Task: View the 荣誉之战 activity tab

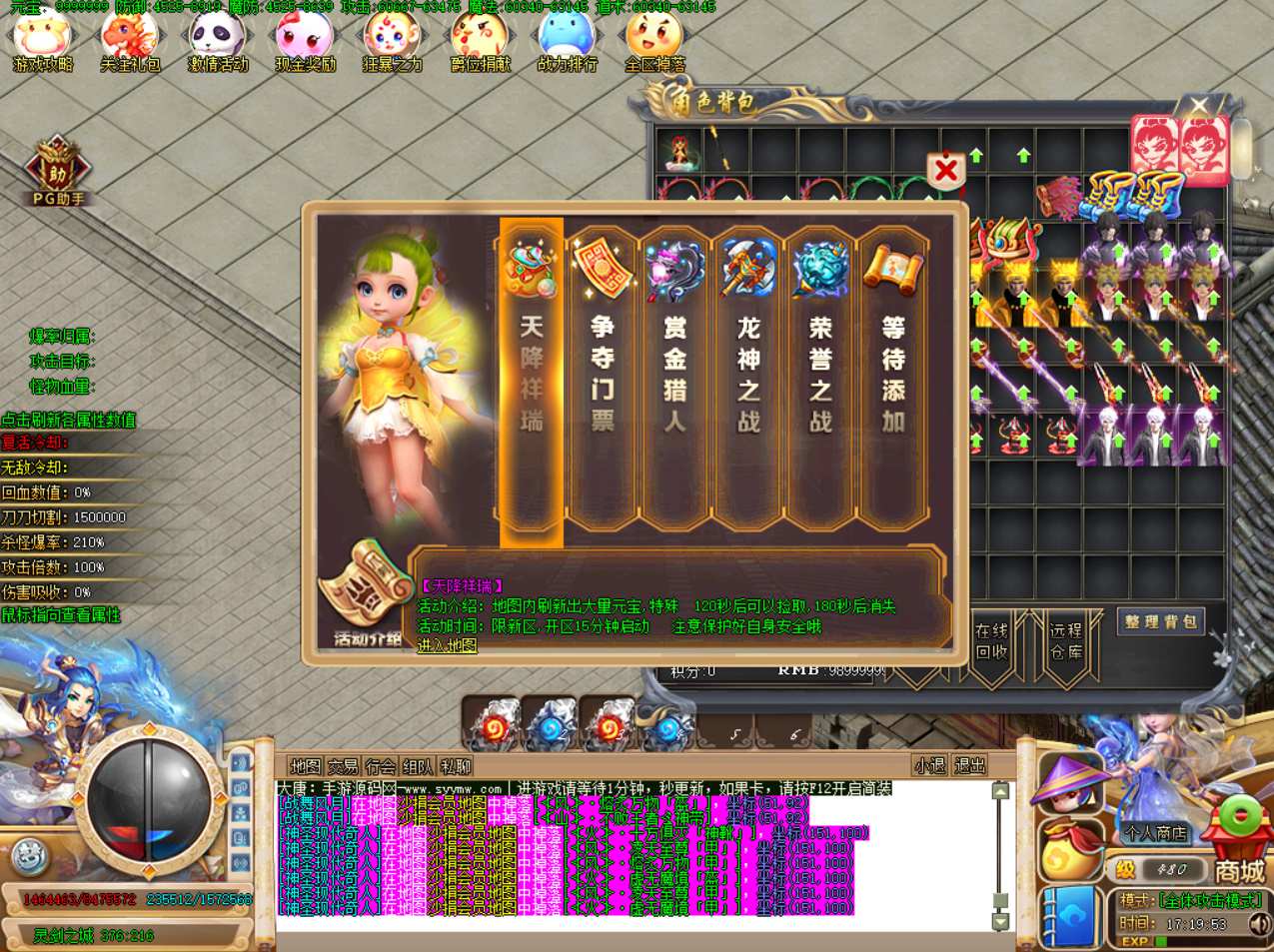Action: 820,376
